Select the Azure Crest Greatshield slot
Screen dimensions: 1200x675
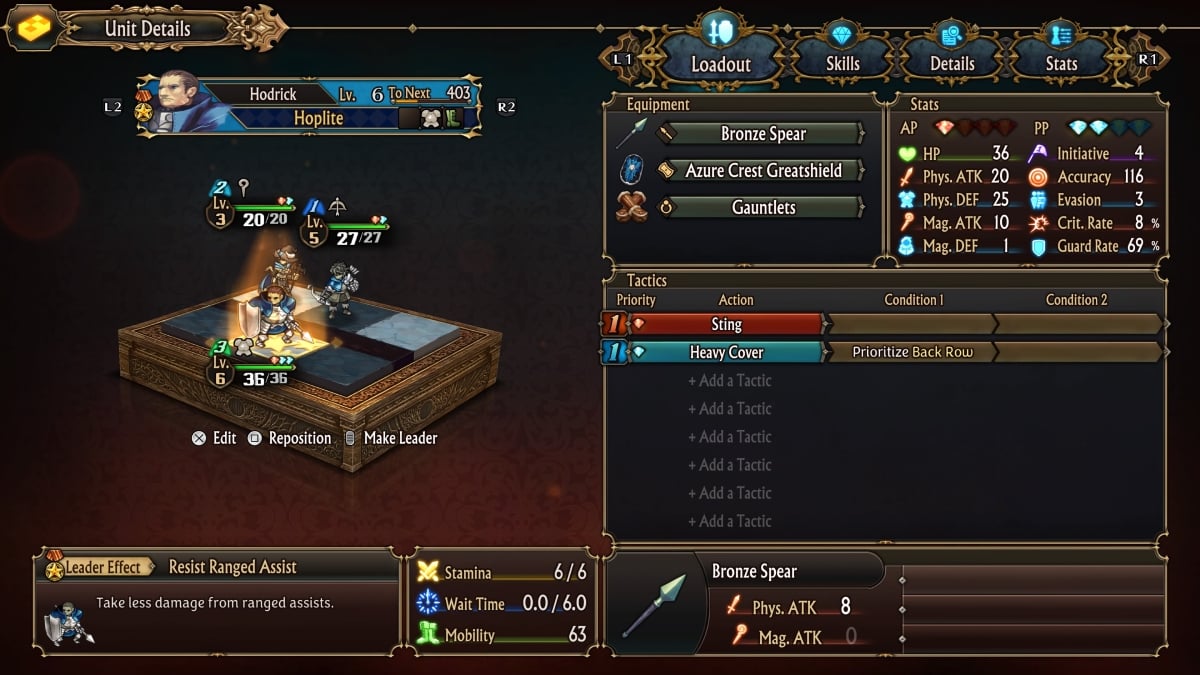[762, 171]
